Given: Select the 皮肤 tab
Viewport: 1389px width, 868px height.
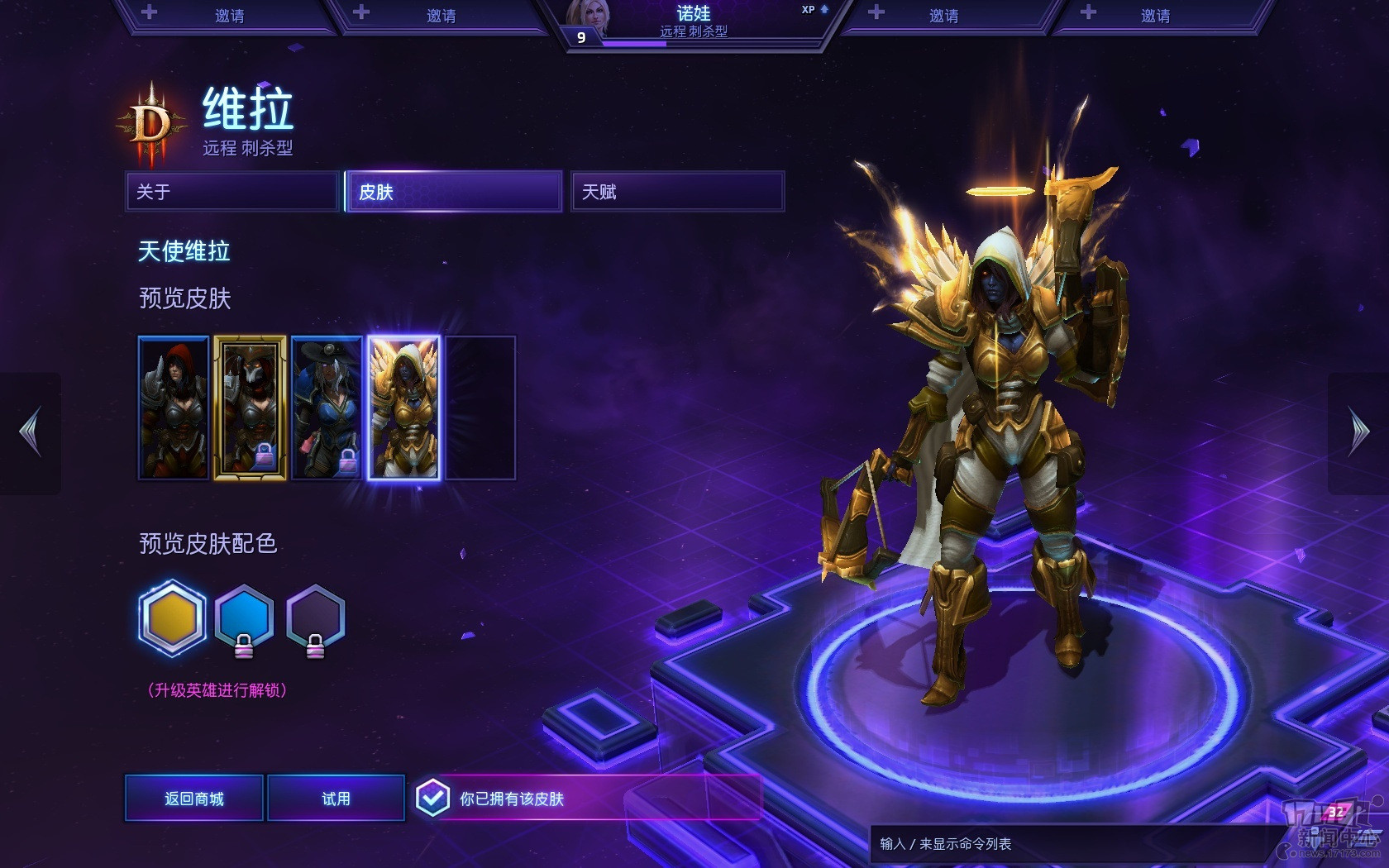Looking at the screenshot, I should pos(454,192).
